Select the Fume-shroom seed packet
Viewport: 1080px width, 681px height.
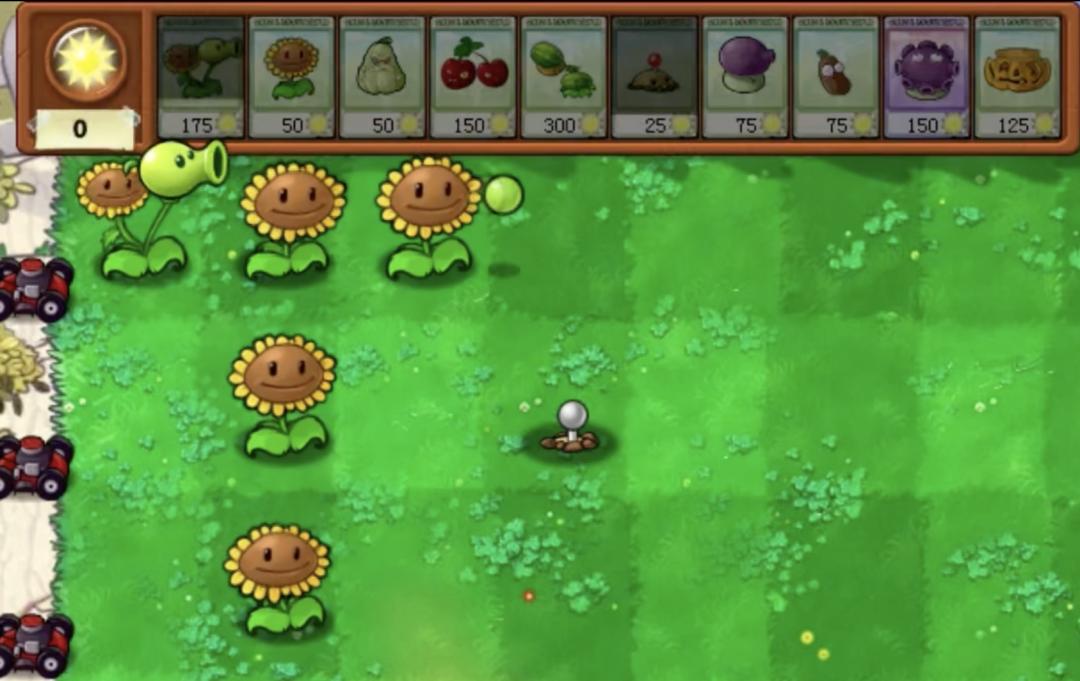[x=746, y=77]
